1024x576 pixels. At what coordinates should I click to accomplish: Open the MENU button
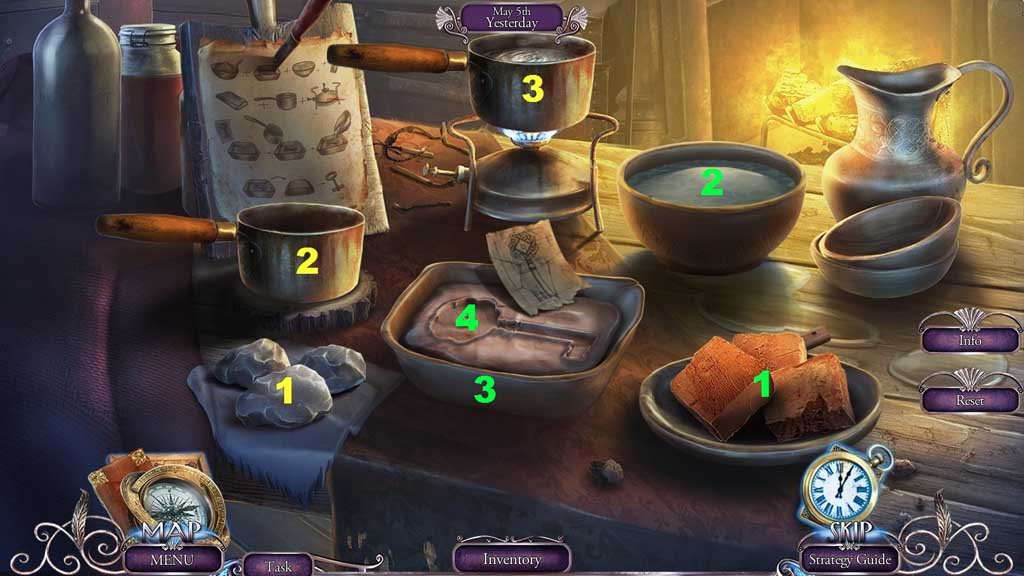tap(173, 558)
